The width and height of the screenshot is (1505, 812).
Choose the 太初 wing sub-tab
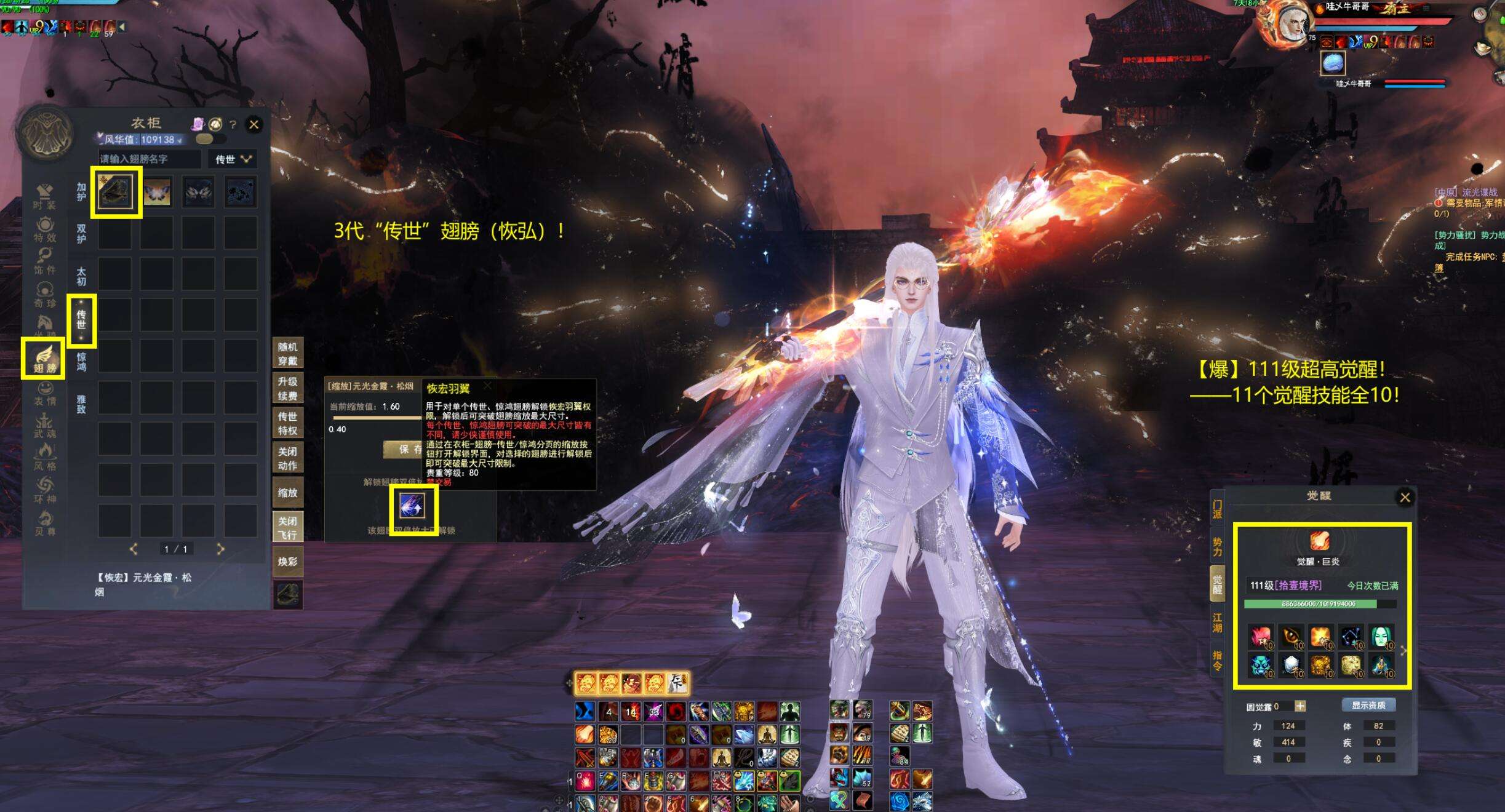point(81,276)
